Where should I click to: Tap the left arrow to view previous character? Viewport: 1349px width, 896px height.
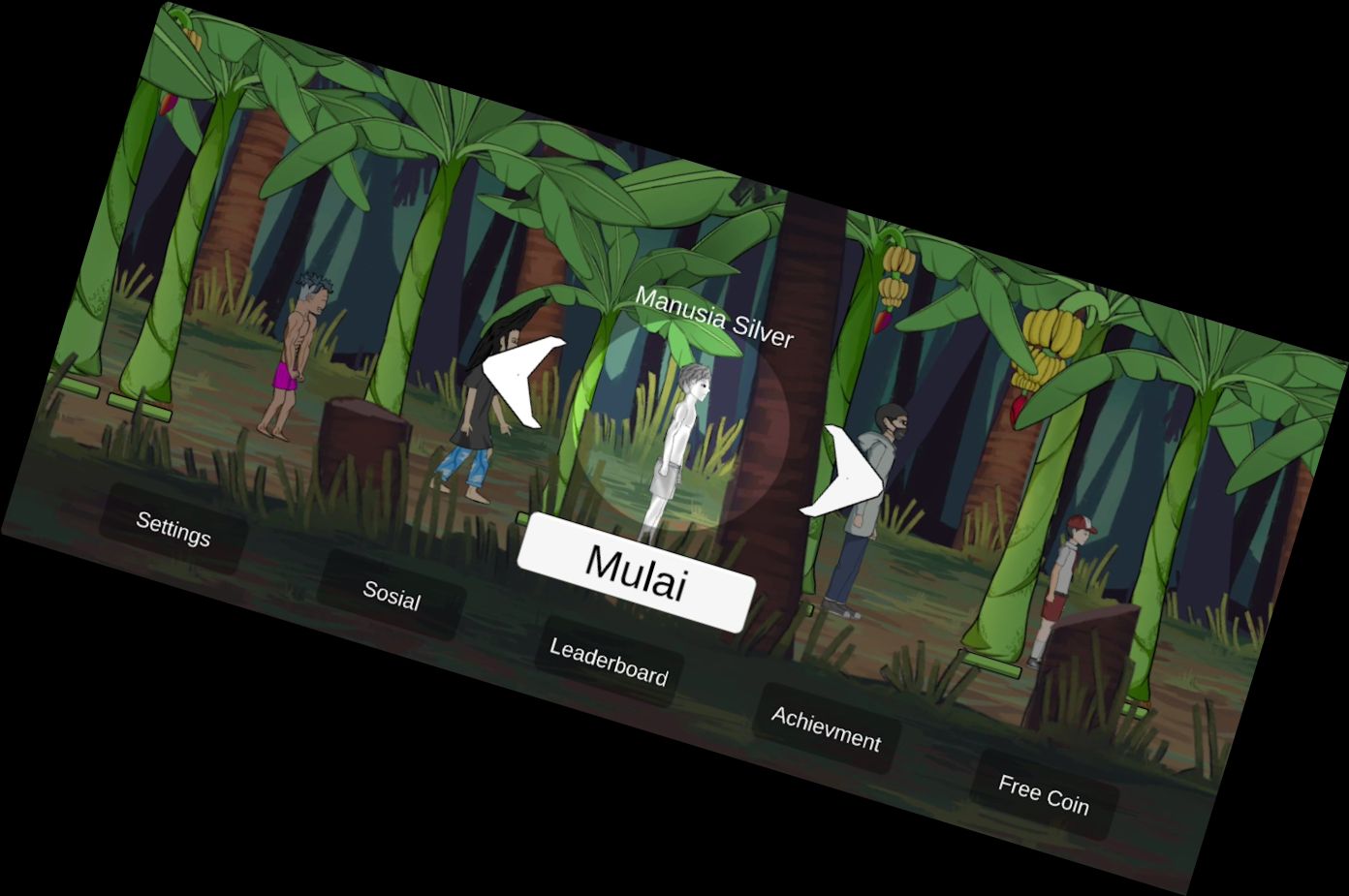519,382
